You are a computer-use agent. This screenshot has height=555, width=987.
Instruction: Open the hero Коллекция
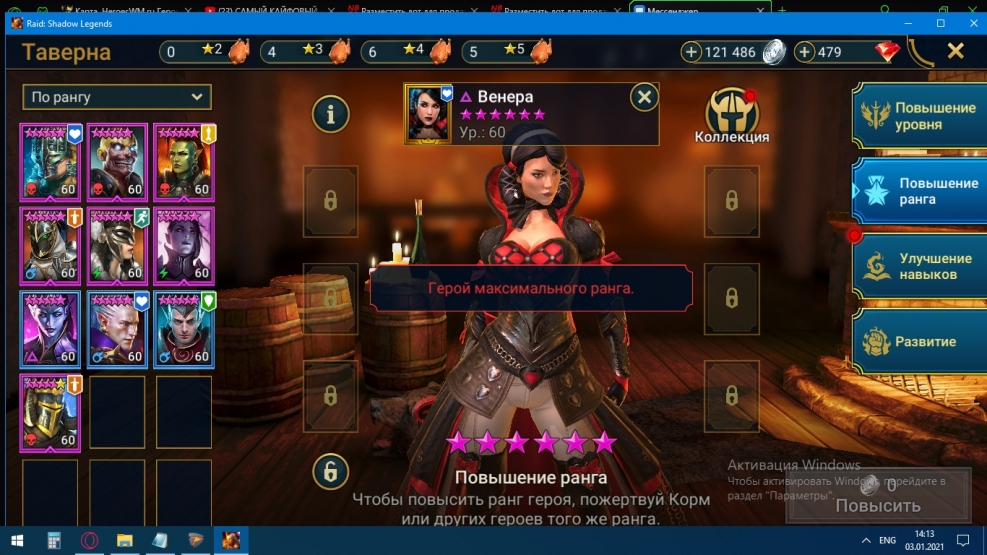coord(731,113)
